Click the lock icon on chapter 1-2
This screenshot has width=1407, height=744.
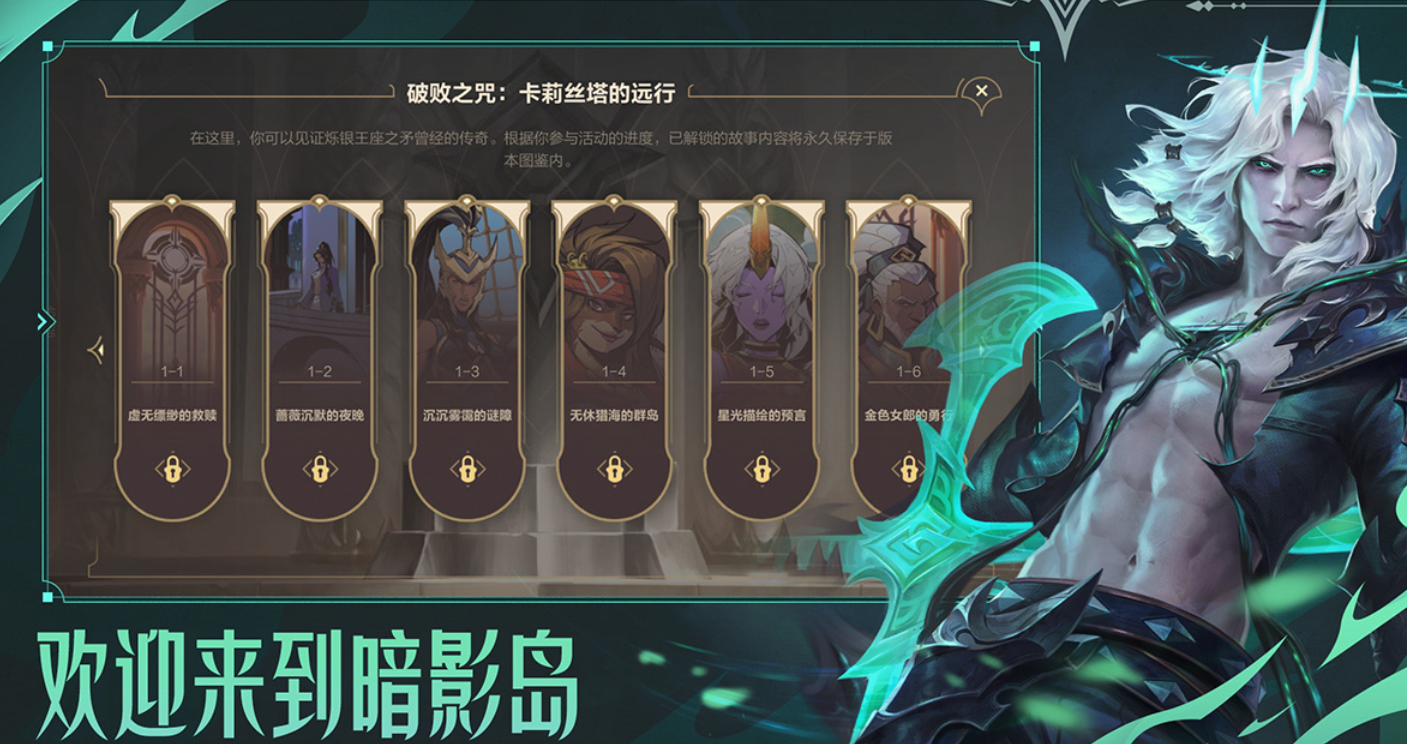(x=320, y=469)
